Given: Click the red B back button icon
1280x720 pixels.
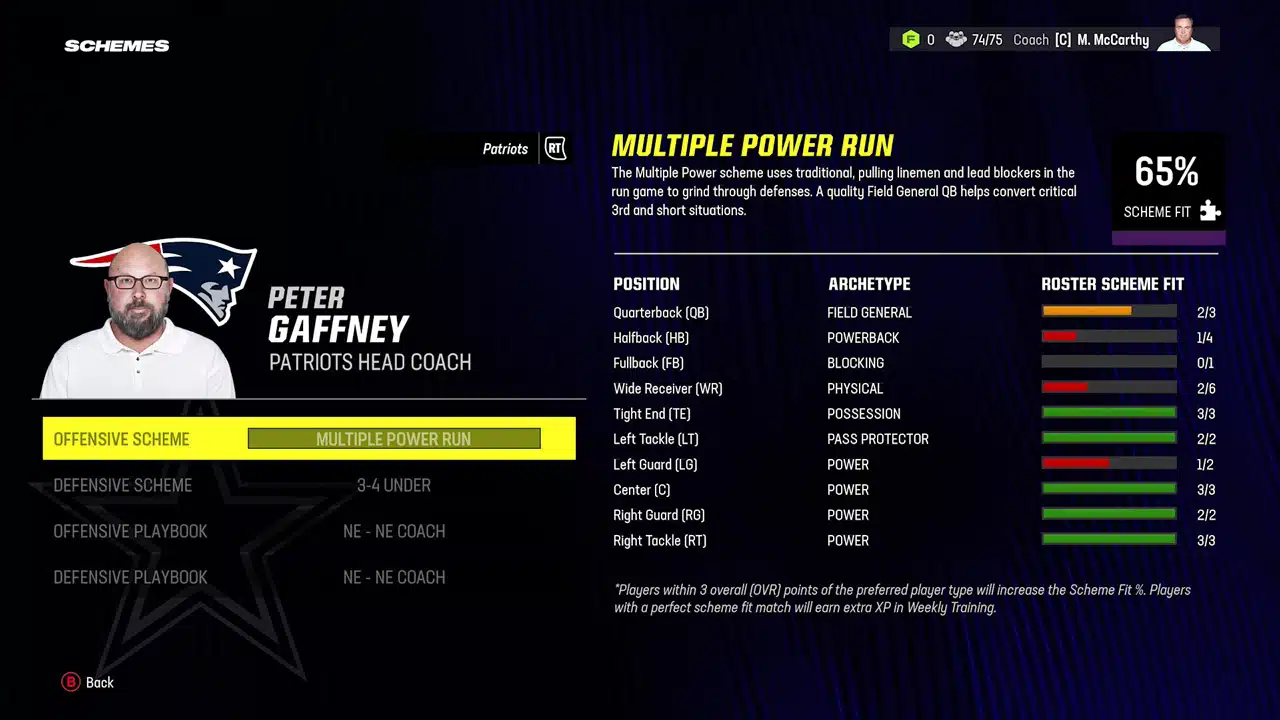Looking at the screenshot, I should point(70,682).
